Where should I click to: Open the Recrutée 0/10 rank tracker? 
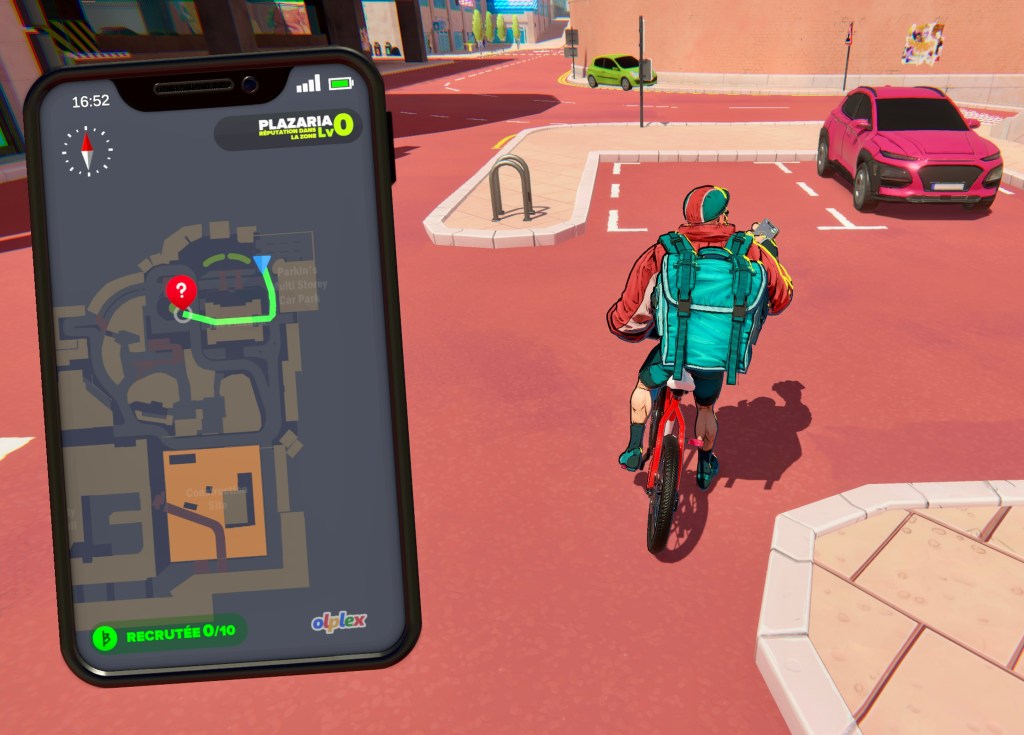pos(168,634)
